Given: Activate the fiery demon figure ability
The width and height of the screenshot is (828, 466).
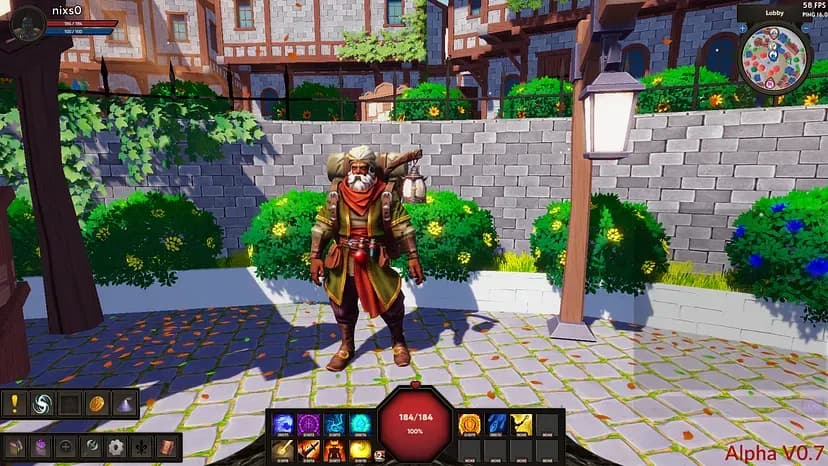Looking at the screenshot, I should pyautogui.click(x=334, y=451).
